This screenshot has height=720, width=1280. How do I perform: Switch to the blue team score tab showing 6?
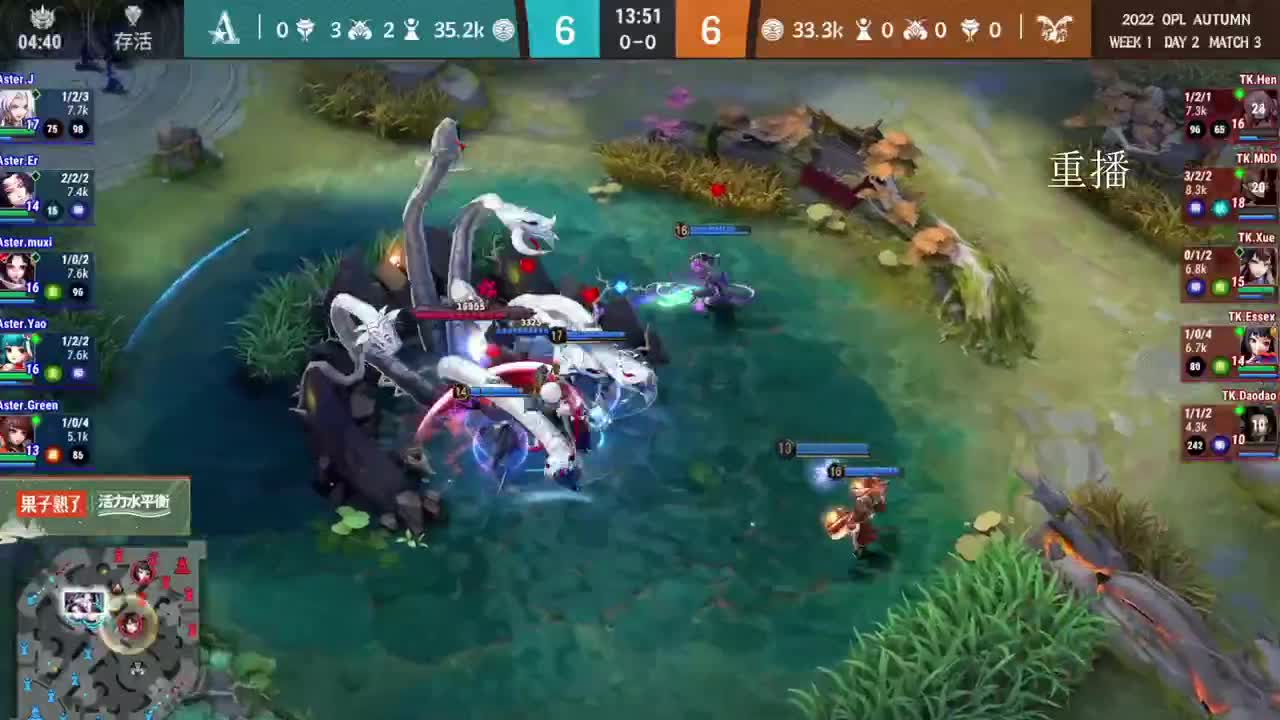[564, 30]
